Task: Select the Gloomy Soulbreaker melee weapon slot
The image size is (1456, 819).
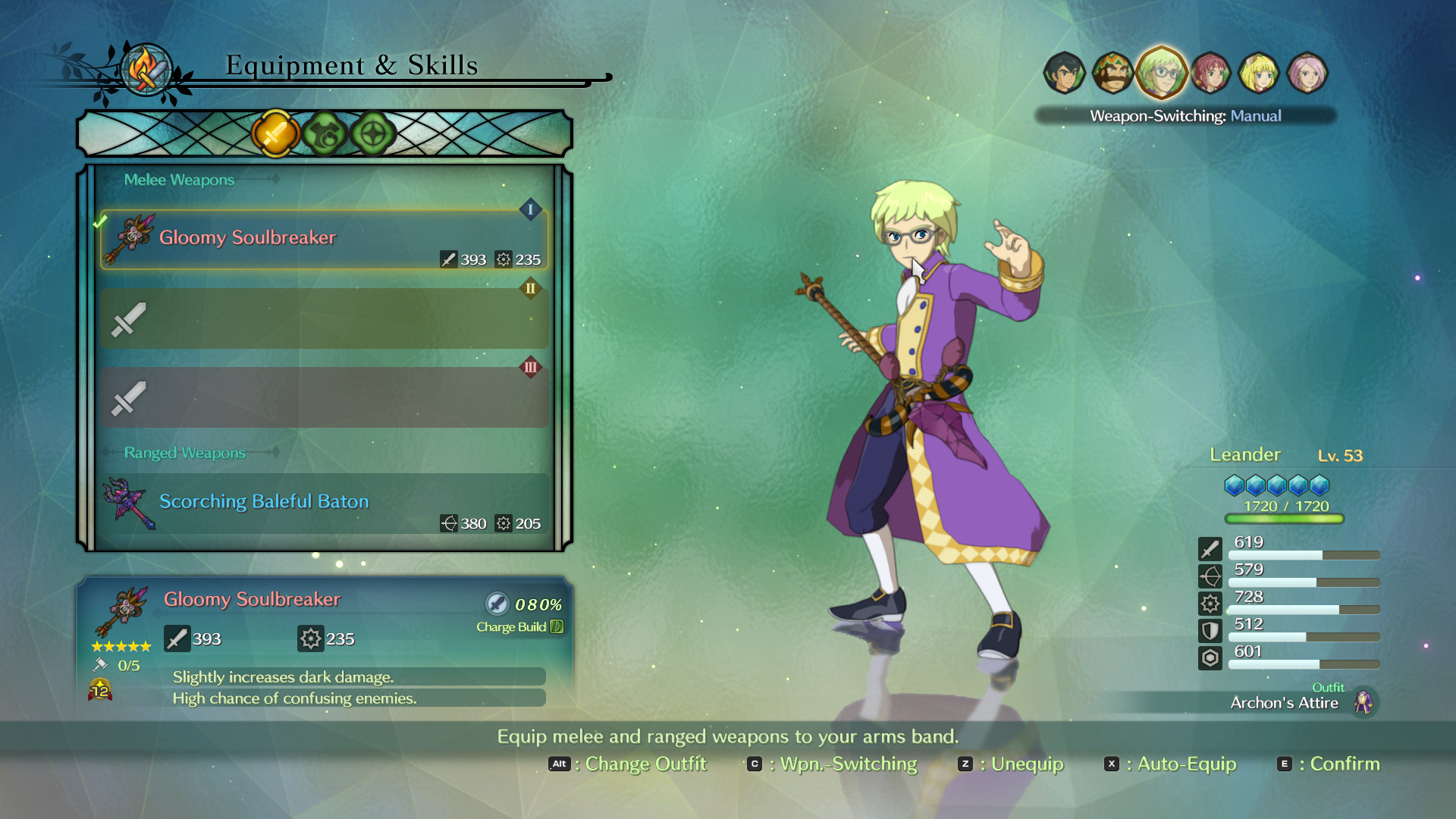Action: click(x=324, y=240)
